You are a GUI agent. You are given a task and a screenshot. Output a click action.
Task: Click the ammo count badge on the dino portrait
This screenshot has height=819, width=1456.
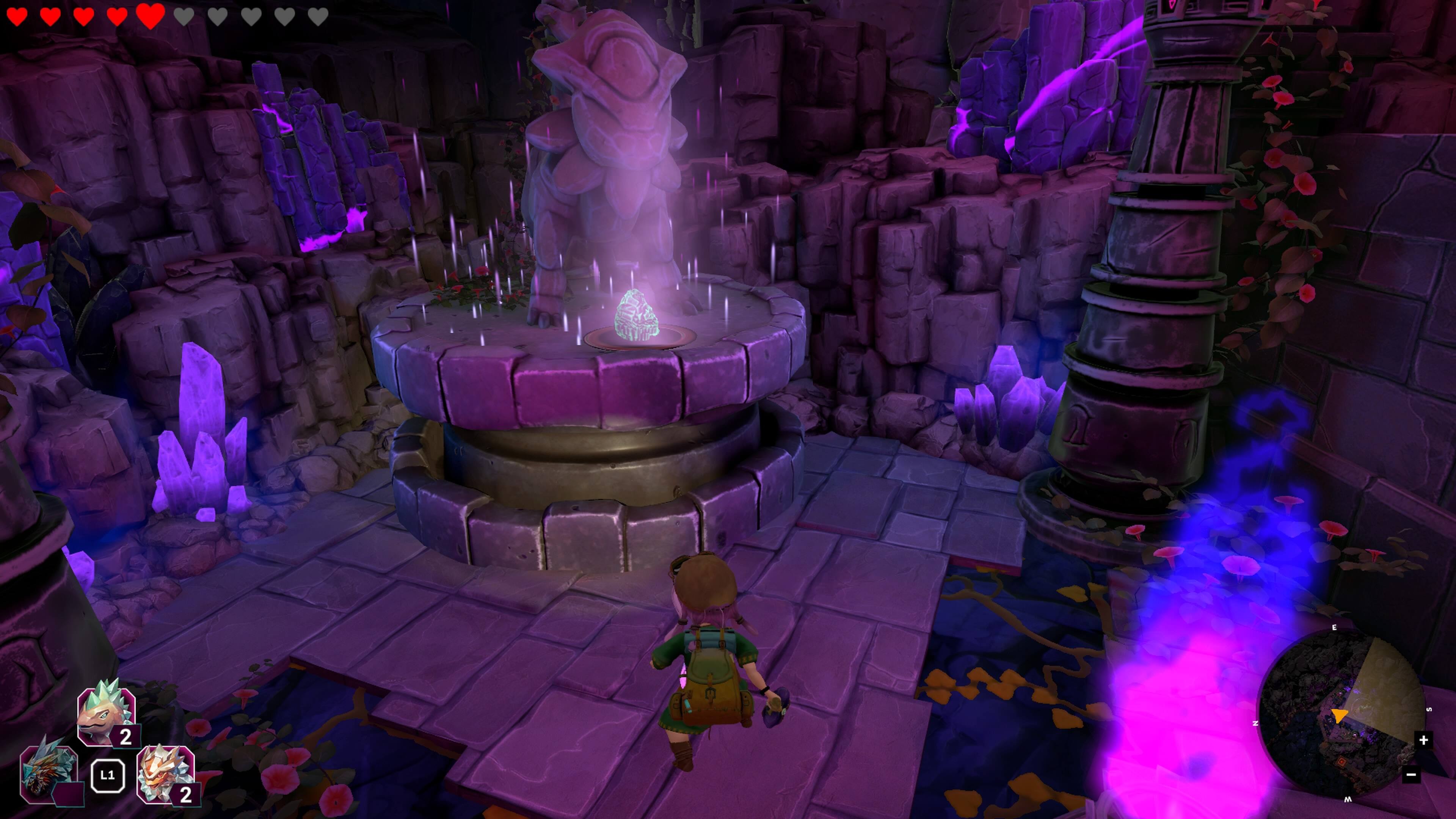tap(126, 735)
